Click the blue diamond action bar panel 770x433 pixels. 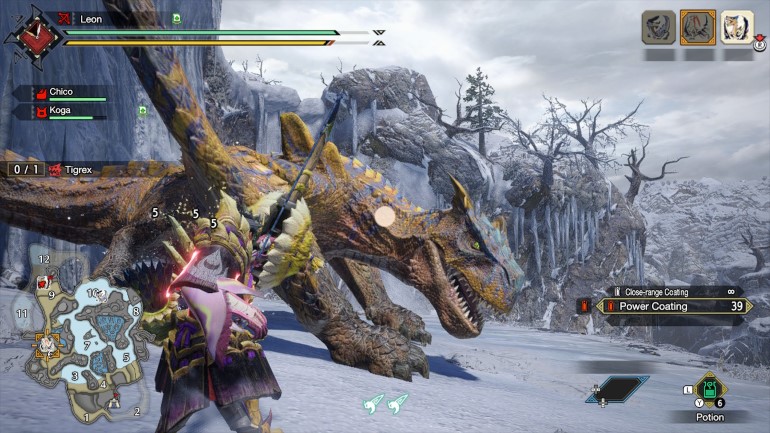(616, 389)
